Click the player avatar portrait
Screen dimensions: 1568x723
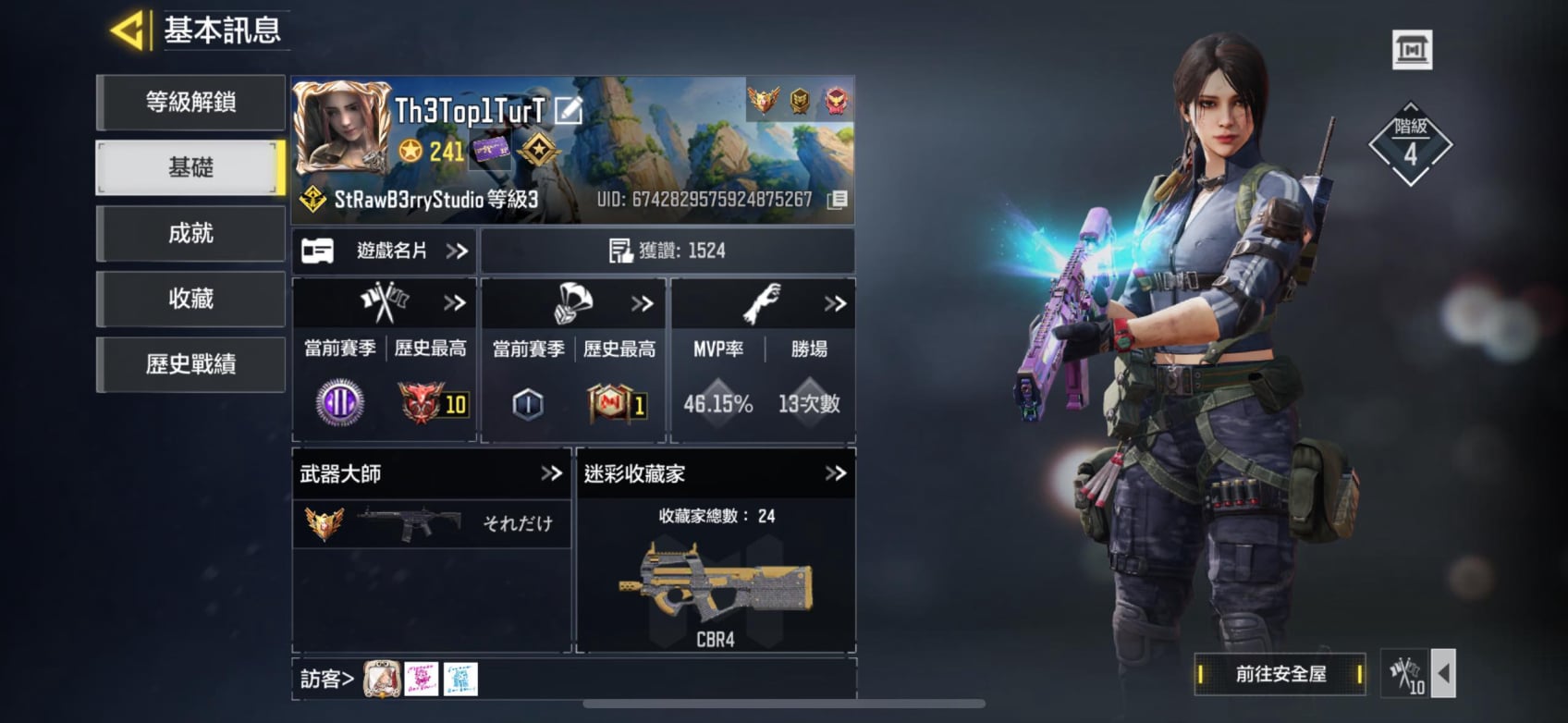click(341, 128)
